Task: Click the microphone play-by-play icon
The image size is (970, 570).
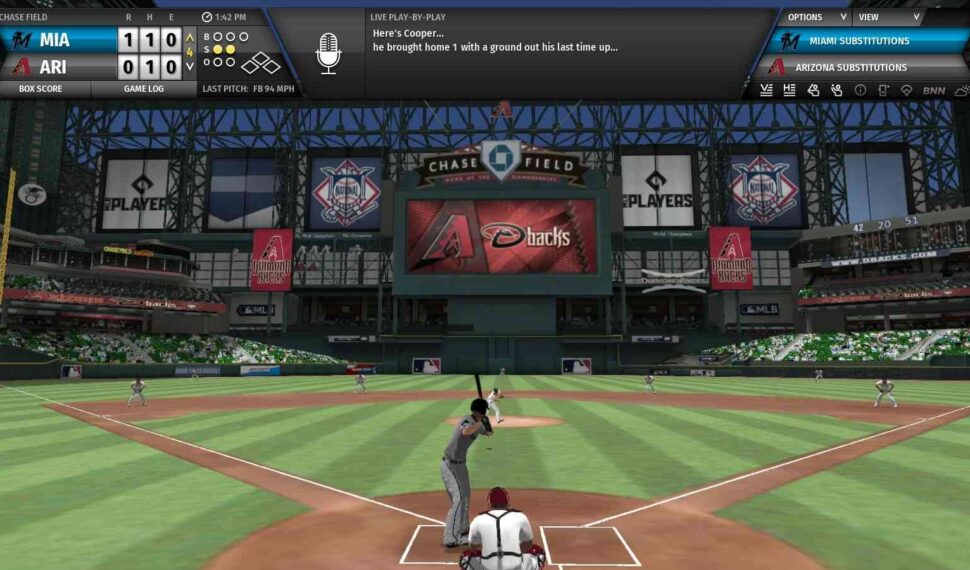Action: coord(328,52)
